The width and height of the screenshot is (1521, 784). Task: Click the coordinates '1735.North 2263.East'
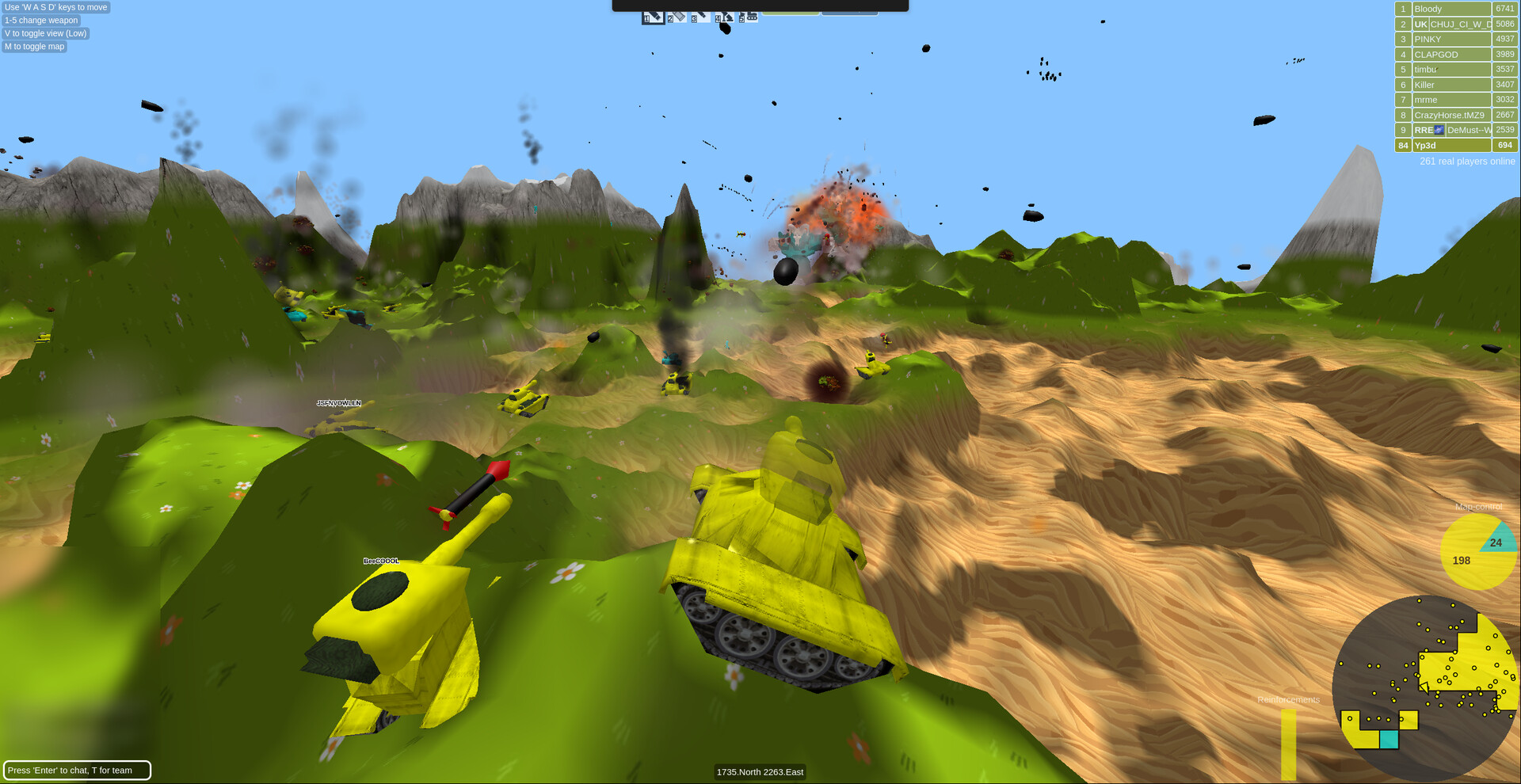click(760, 771)
